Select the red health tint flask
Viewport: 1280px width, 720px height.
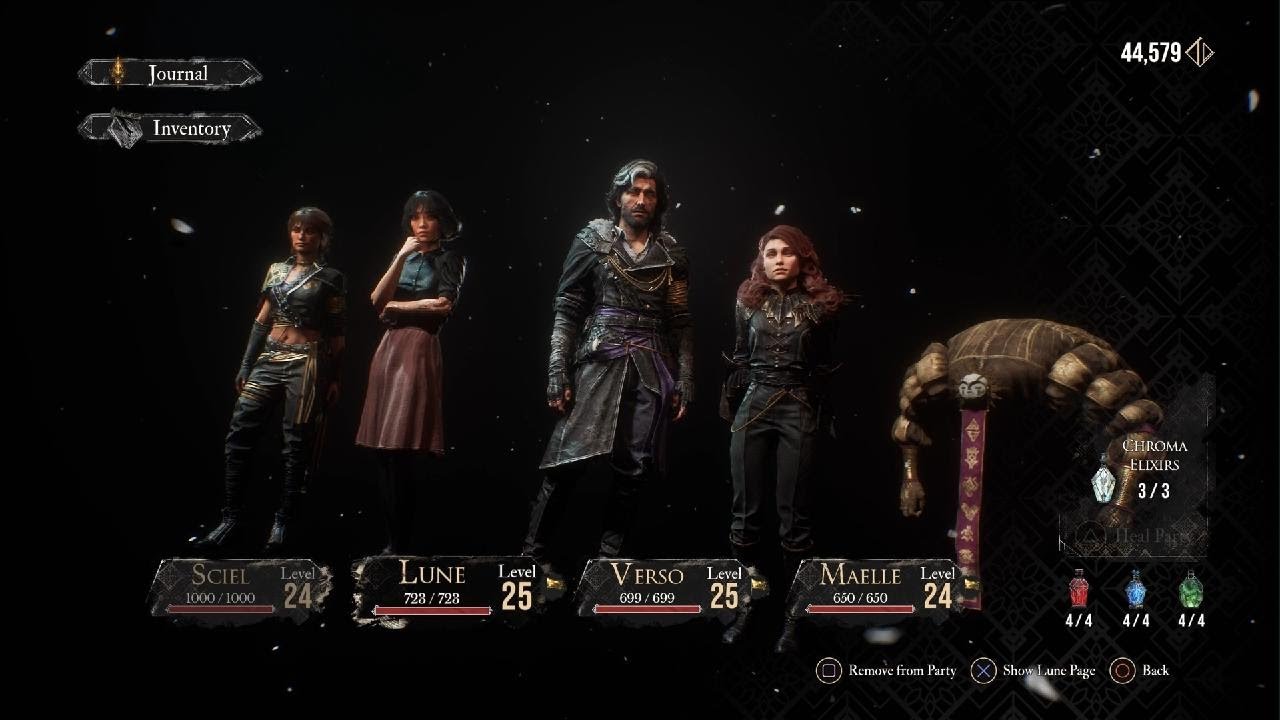click(1079, 590)
